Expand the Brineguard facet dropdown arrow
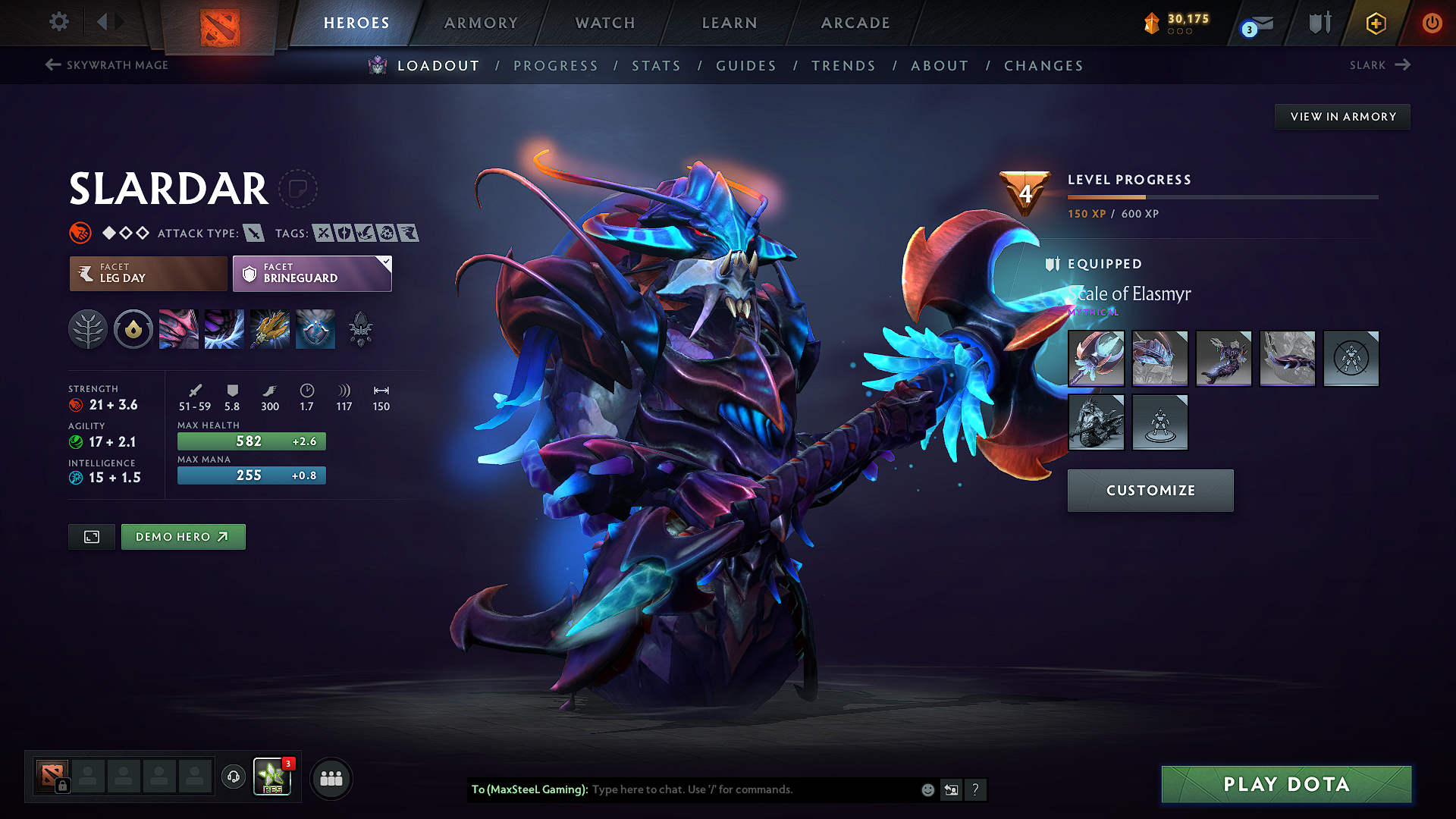This screenshot has width=1456, height=819. click(x=386, y=264)
